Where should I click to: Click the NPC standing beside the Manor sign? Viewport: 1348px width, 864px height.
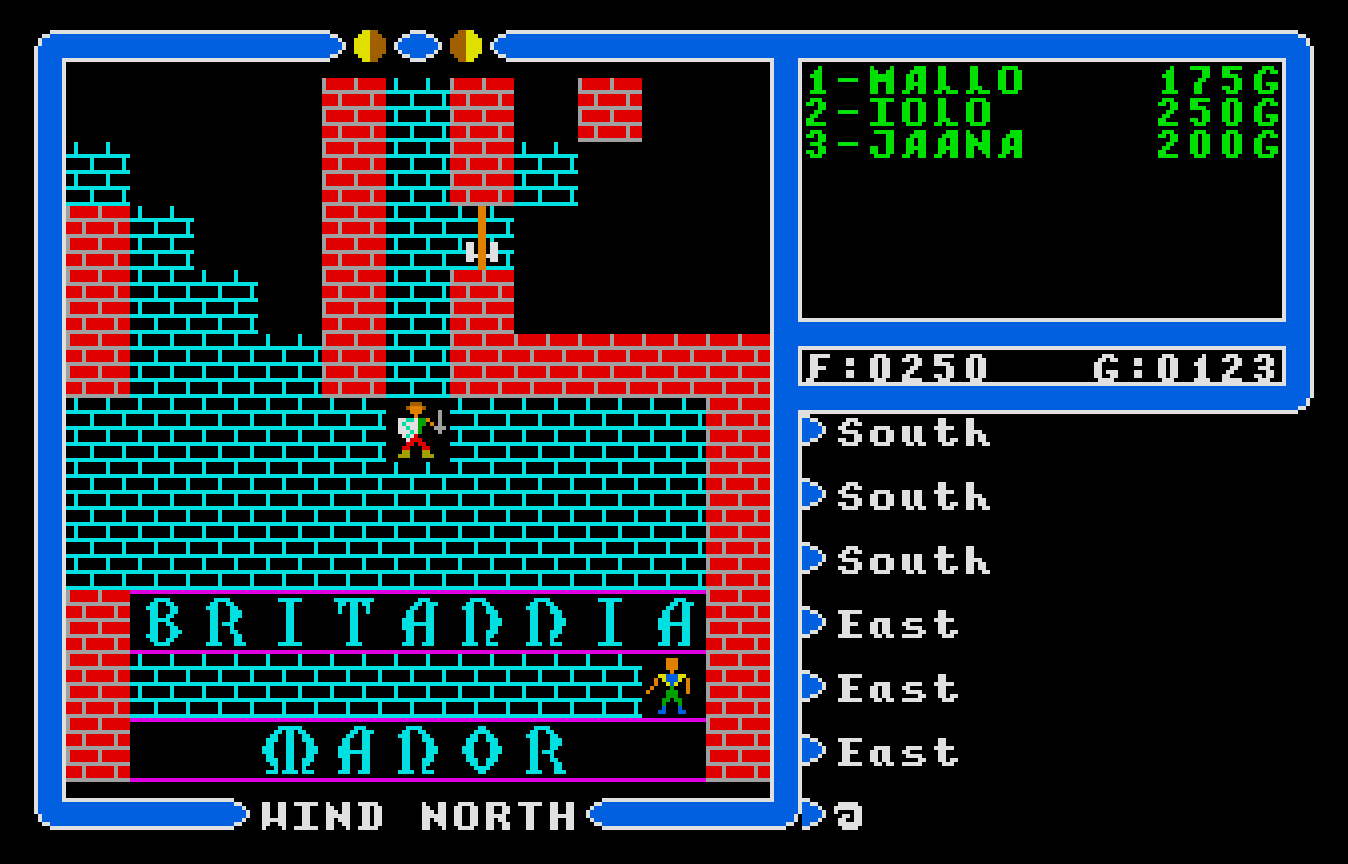coord(673,685)
